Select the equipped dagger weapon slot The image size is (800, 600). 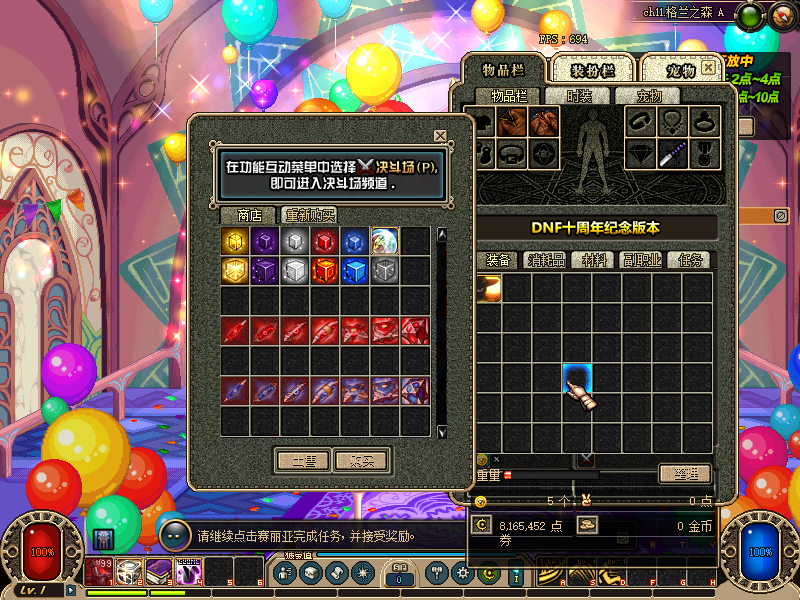tap(669, 153)
